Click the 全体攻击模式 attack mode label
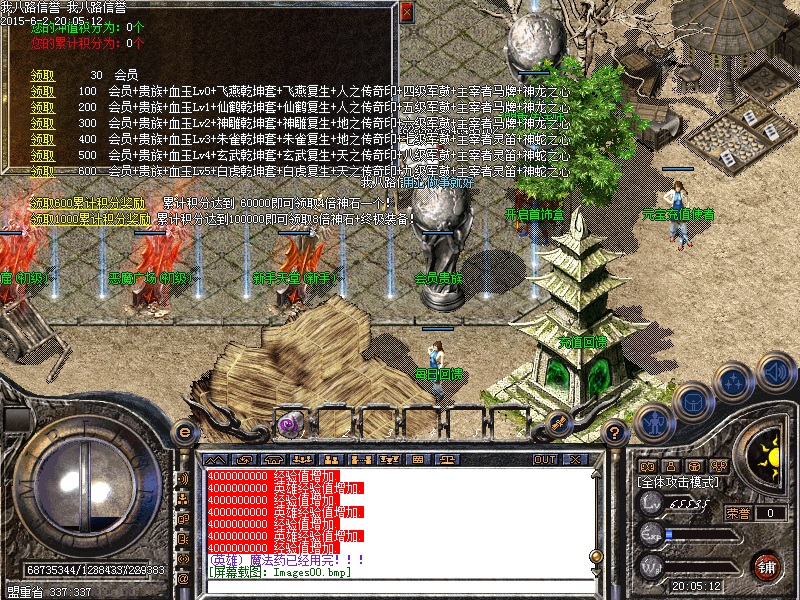 (677, 482)
